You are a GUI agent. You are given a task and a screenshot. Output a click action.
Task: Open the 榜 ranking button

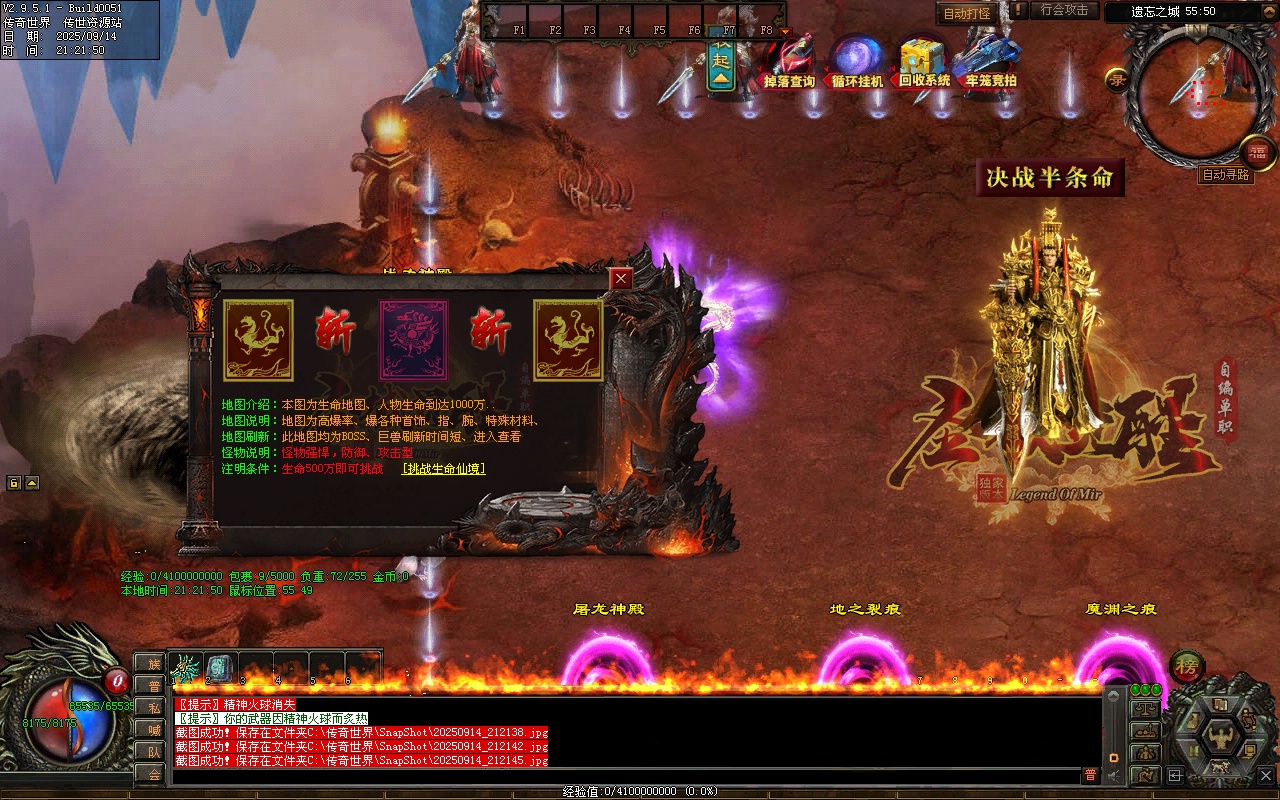point(1186,665)
